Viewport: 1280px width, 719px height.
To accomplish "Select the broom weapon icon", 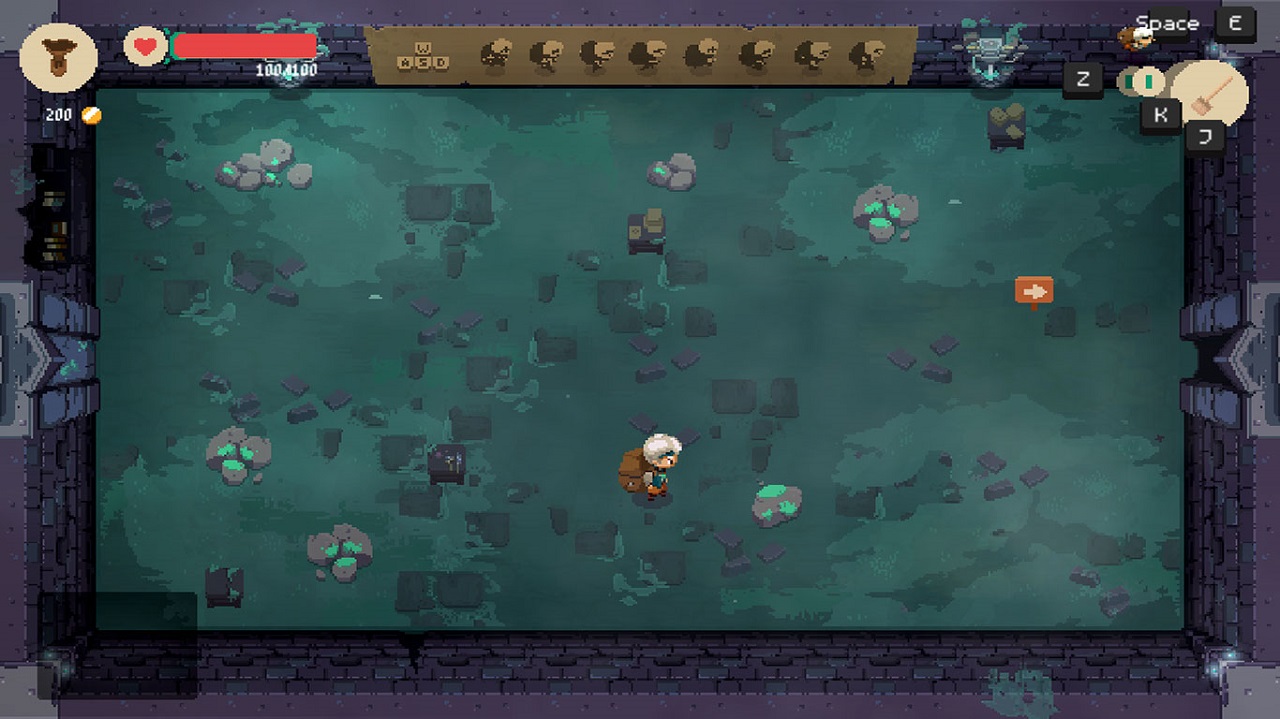I will pyautogui.click(x=1210, y=93).
